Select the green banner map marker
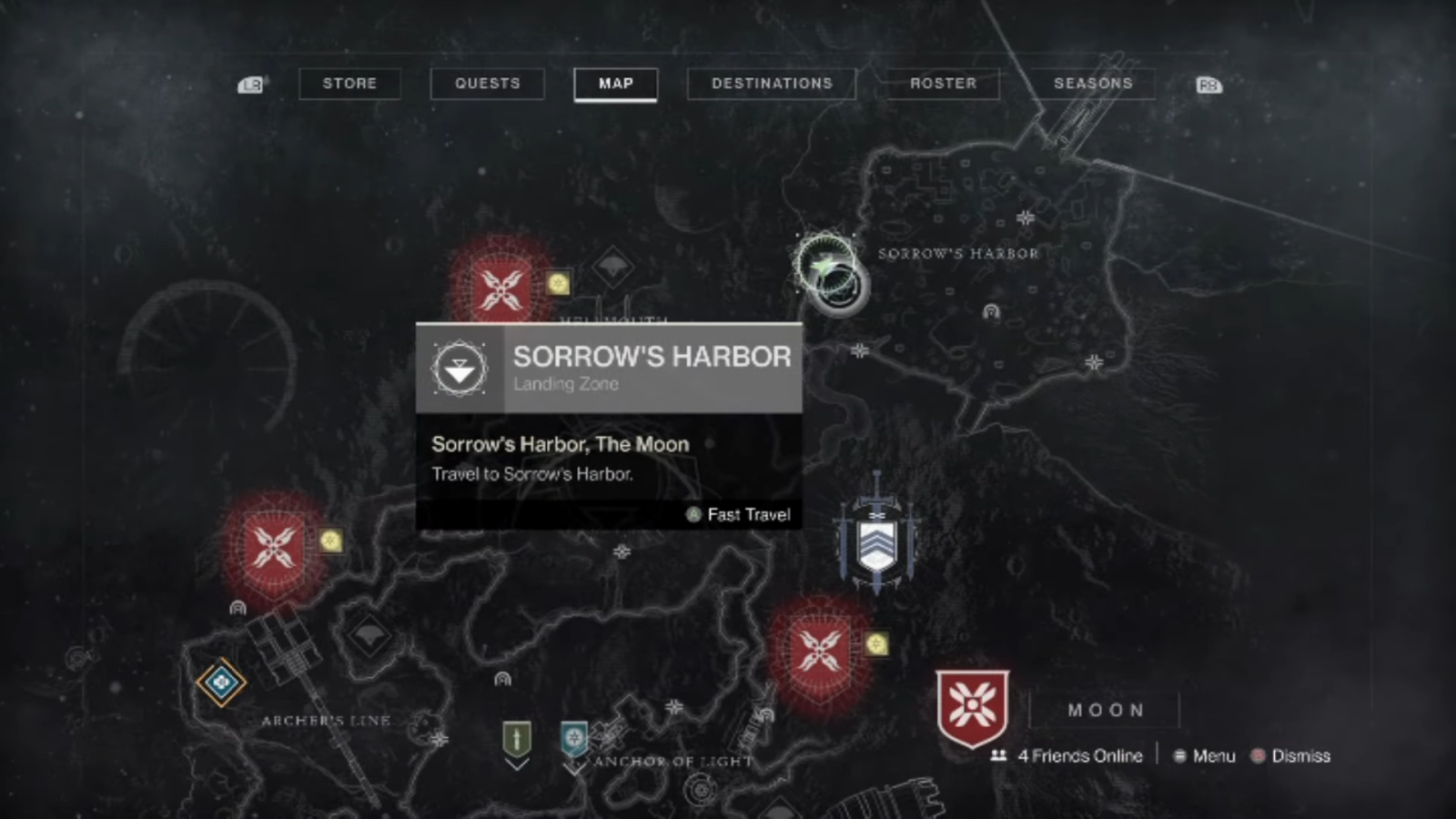The image size is (1456, 819). (x=517, y=738)
